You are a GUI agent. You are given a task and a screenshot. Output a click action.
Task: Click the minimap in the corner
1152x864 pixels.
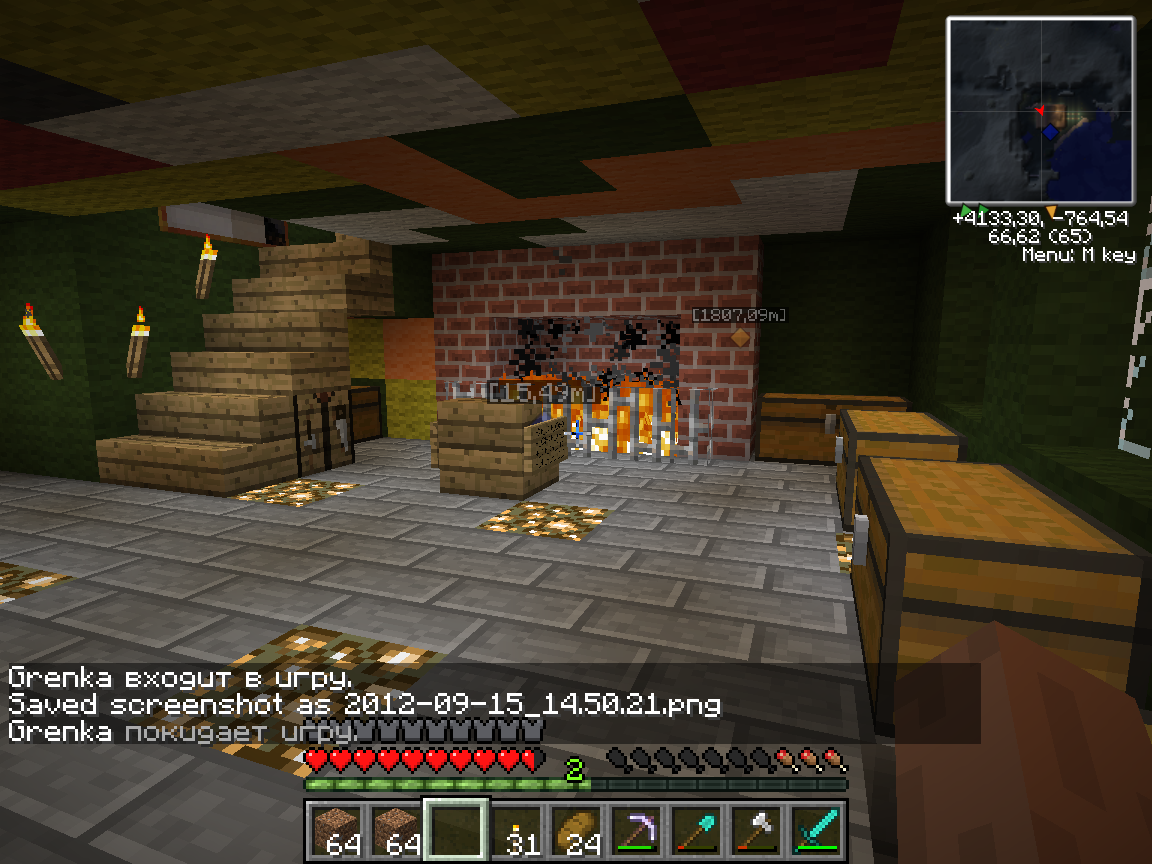1040,110
